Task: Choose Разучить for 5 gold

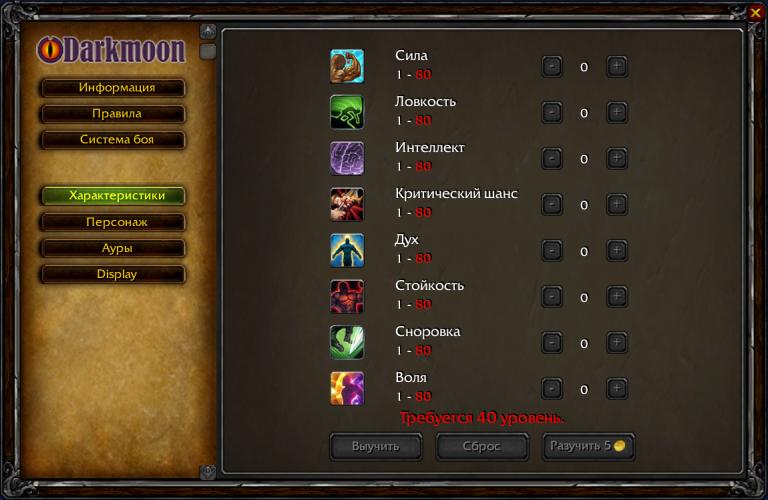Action: click(x=587, y=446)
